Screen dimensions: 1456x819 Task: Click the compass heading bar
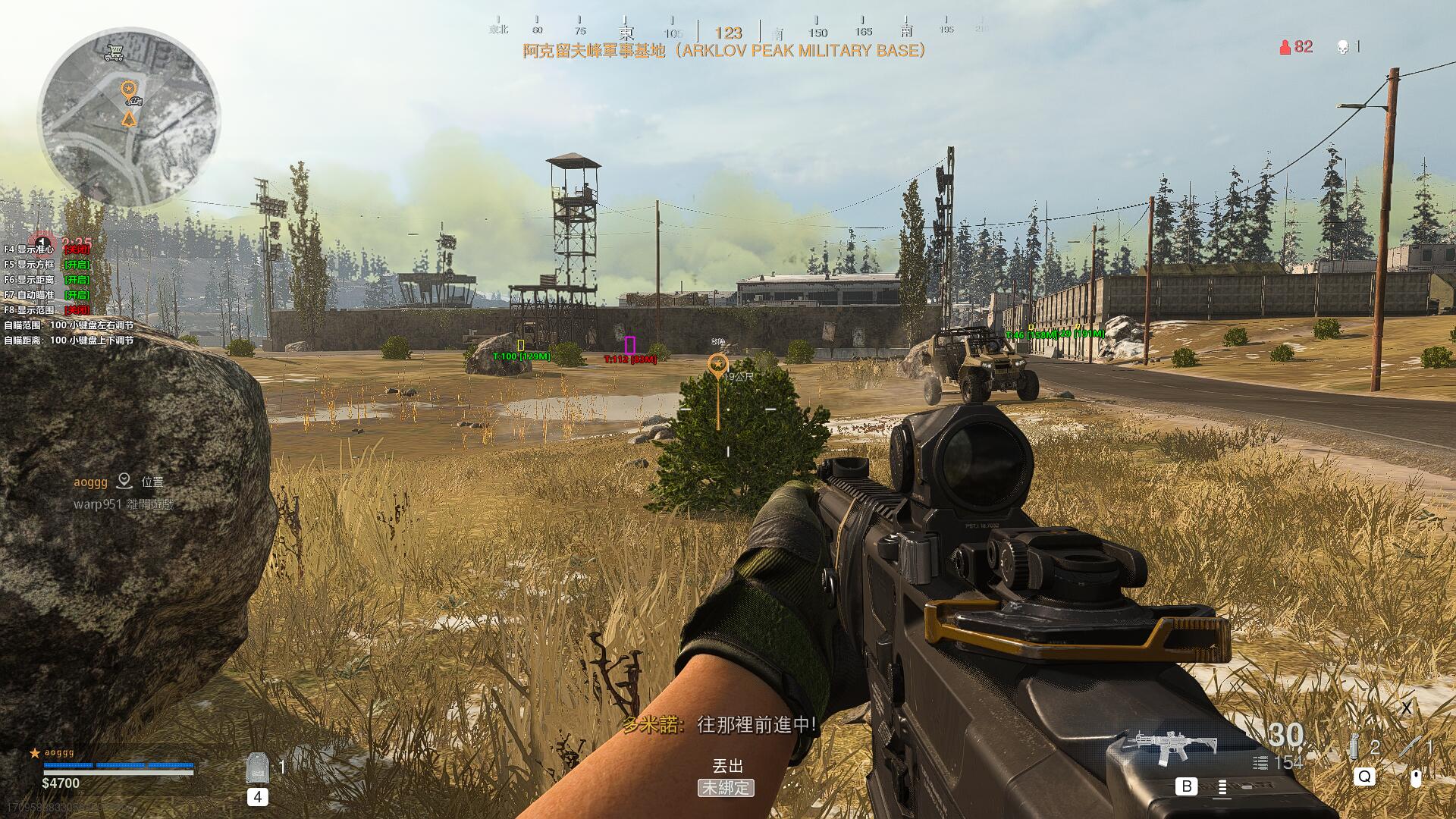tap(728, 30)
